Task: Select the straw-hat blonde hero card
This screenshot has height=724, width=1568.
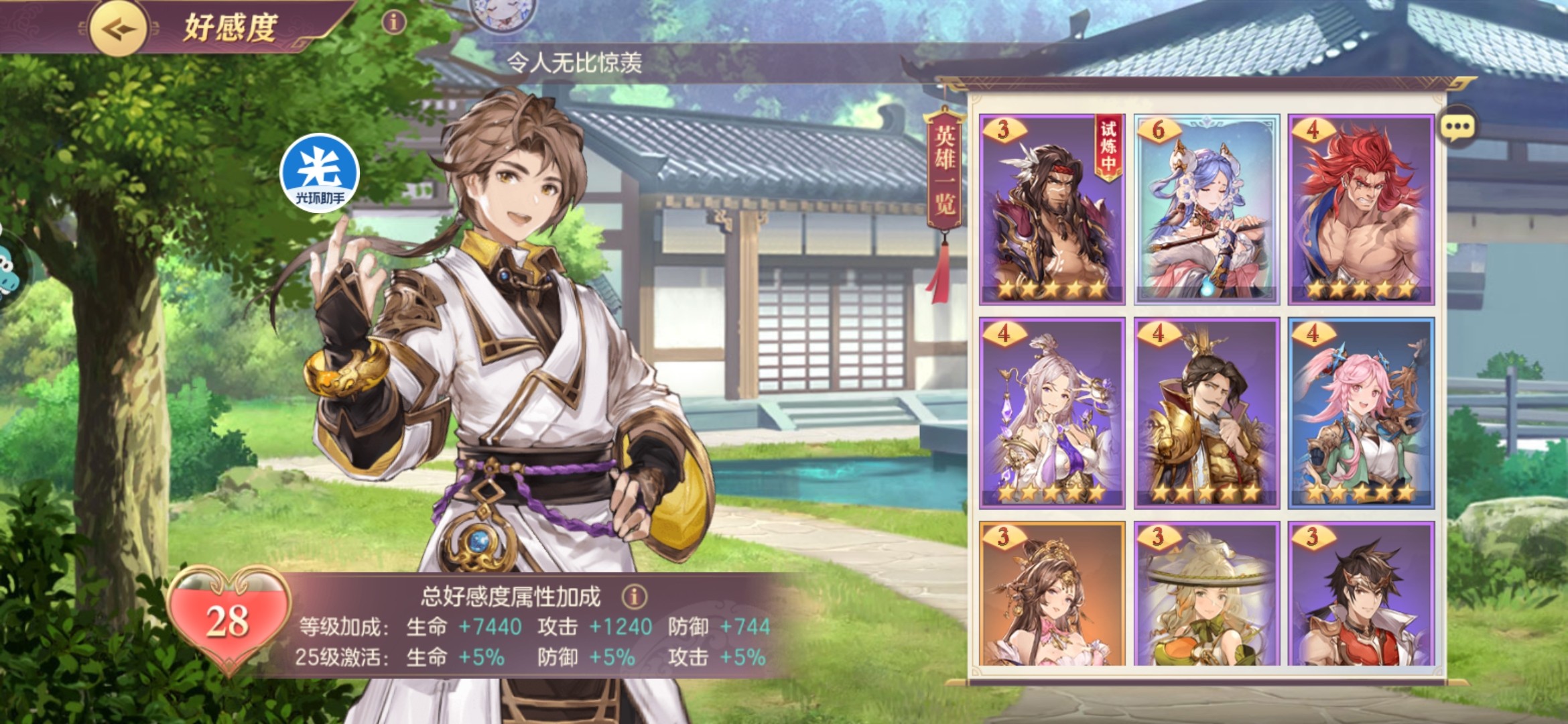Action: (x=1206, y=594)
